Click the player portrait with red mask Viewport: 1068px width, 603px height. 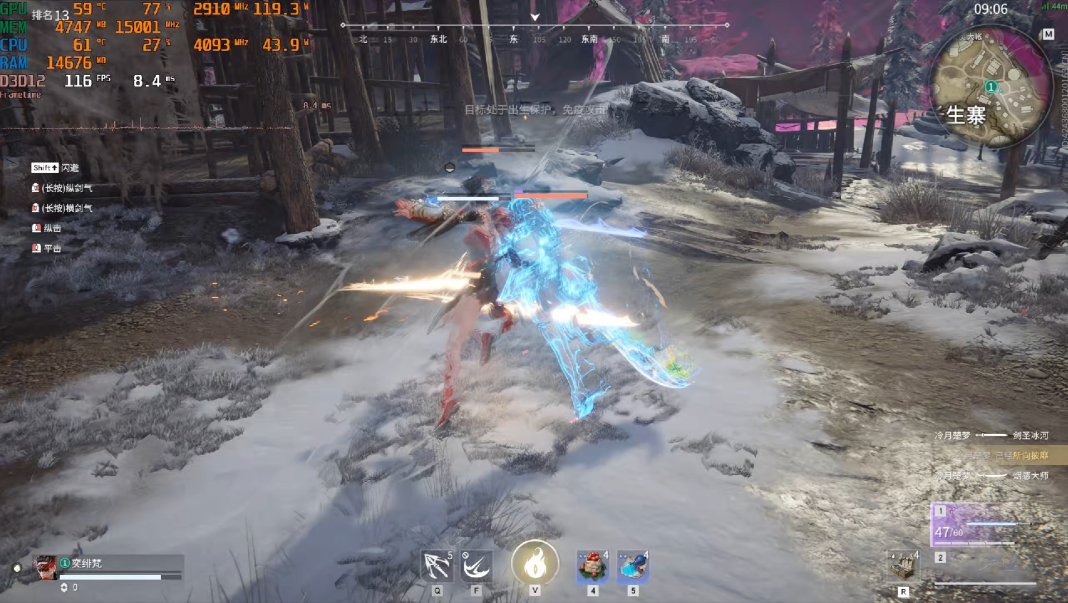[x=47, y=567]
